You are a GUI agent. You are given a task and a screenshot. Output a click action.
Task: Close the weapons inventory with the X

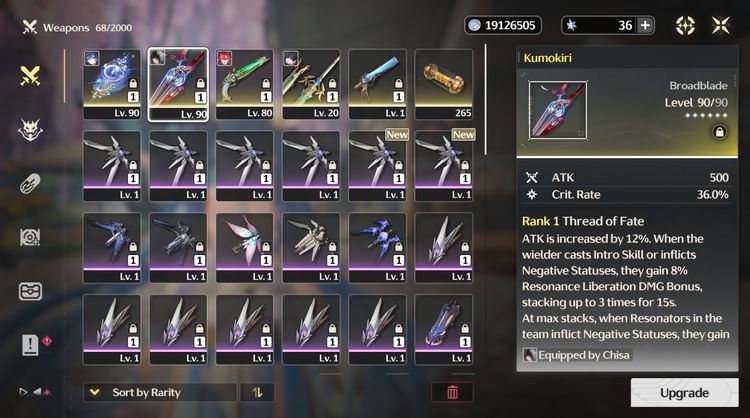tap(720, 25)
